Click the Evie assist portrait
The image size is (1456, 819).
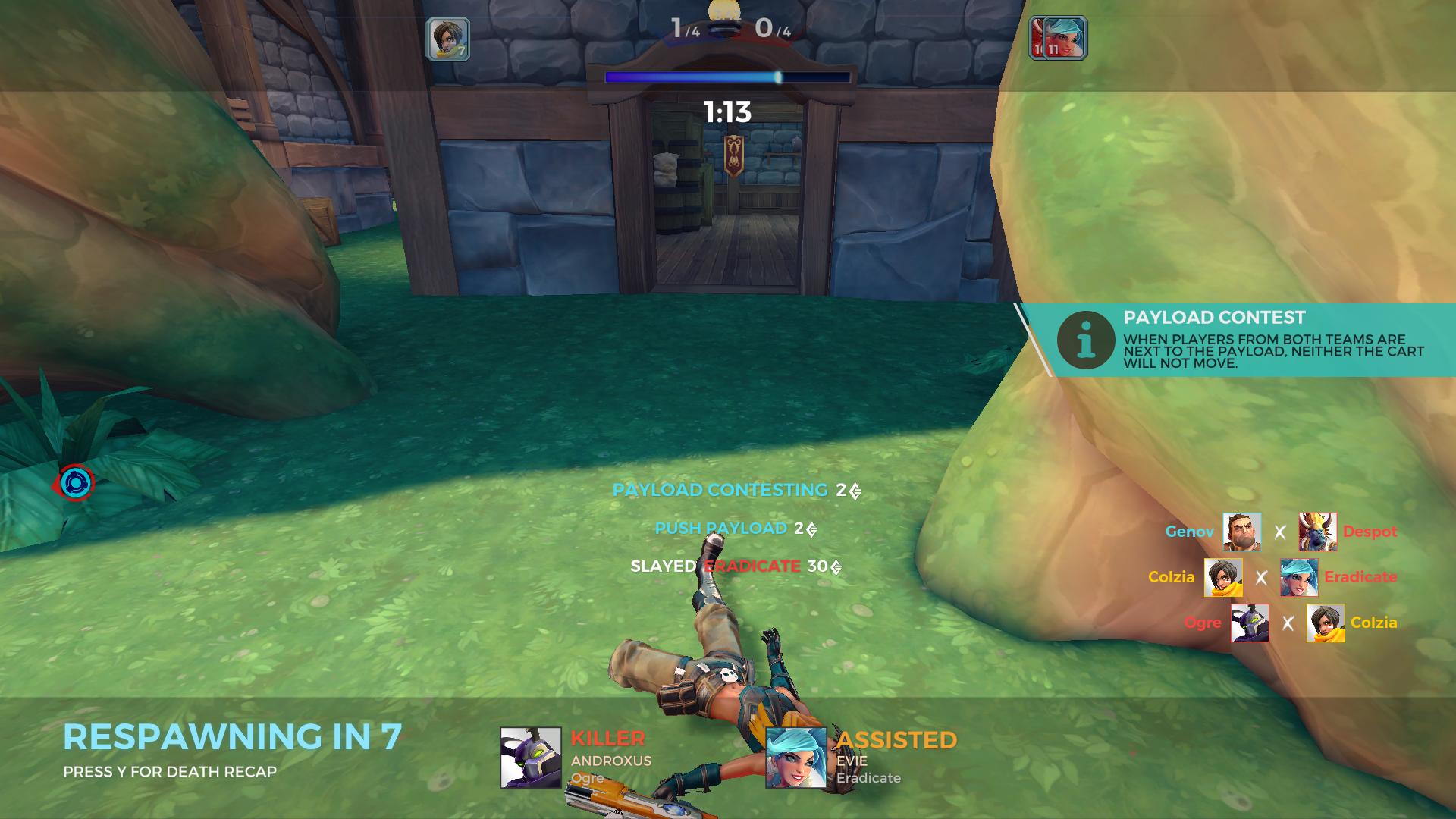pyautogui.click(x=795, y=758)
